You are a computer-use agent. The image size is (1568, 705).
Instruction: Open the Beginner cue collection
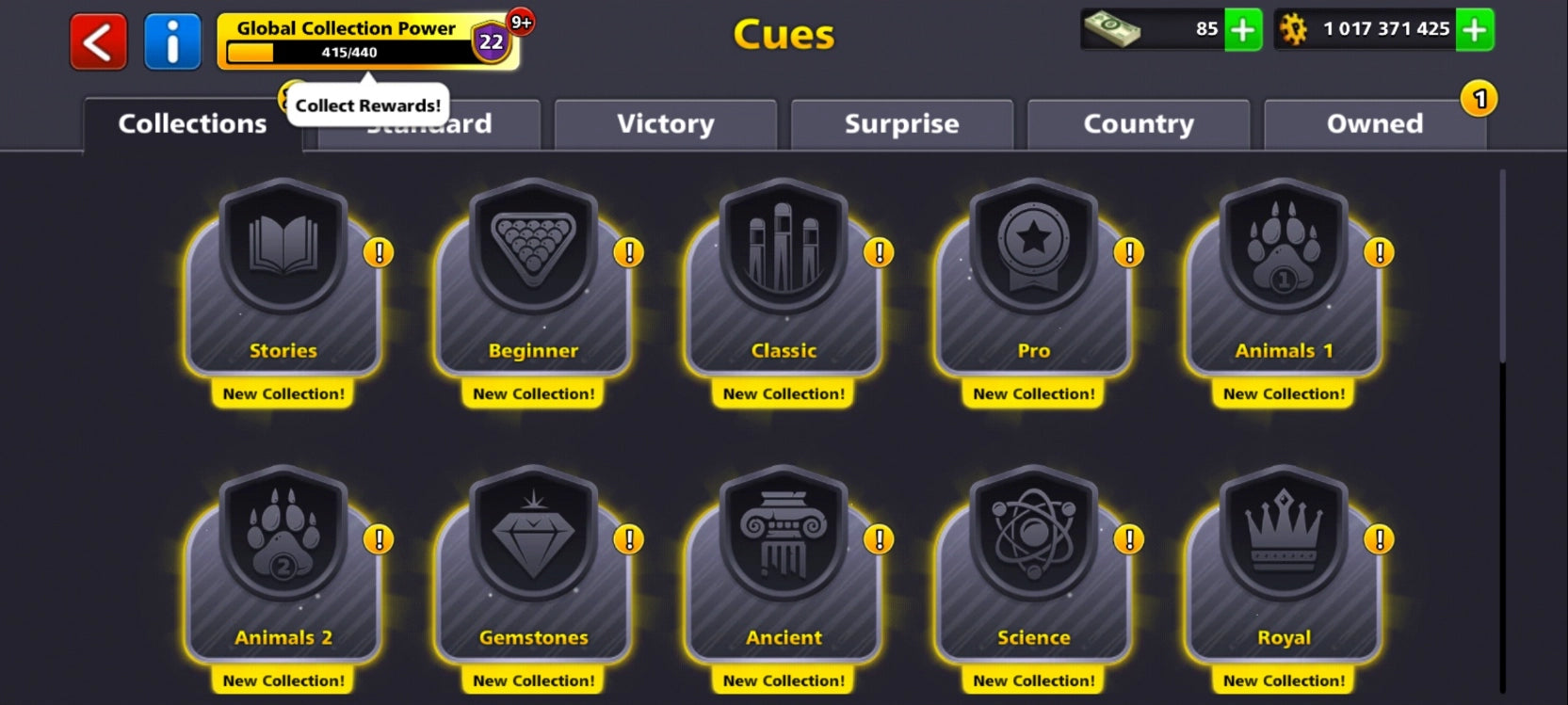tap(532, 282)
